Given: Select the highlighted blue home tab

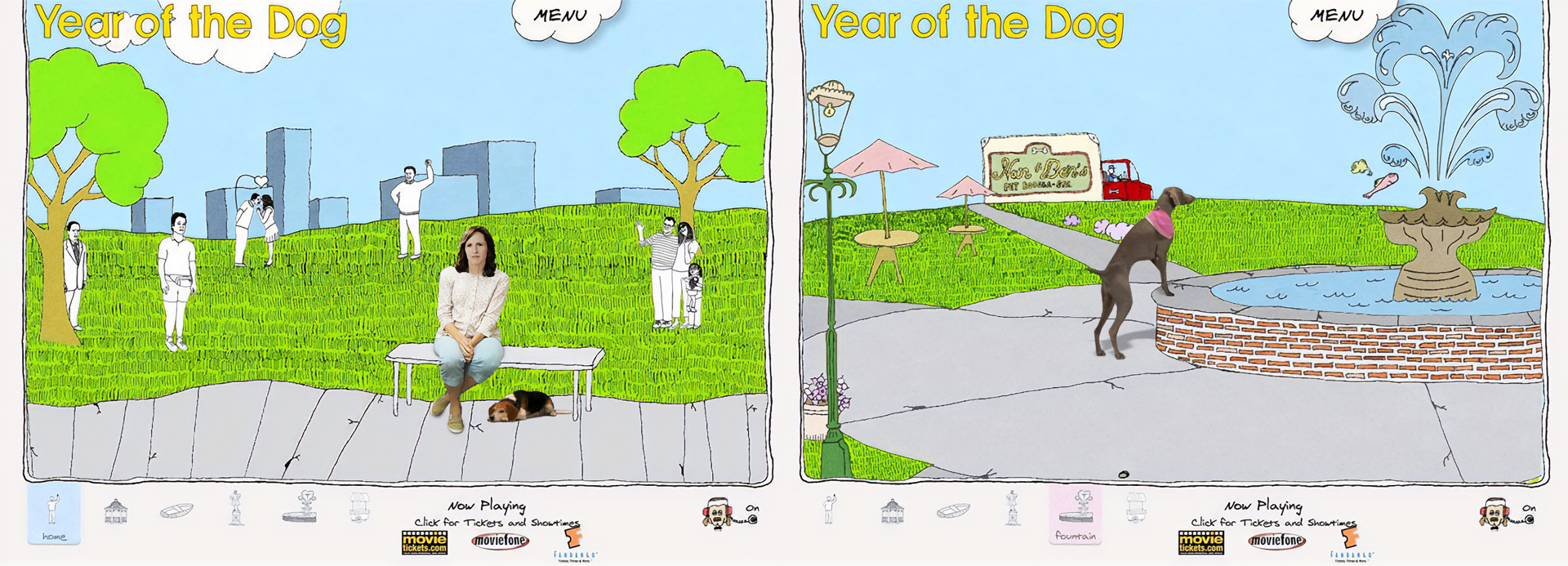Looking at the screenshot, I should 54,515.
